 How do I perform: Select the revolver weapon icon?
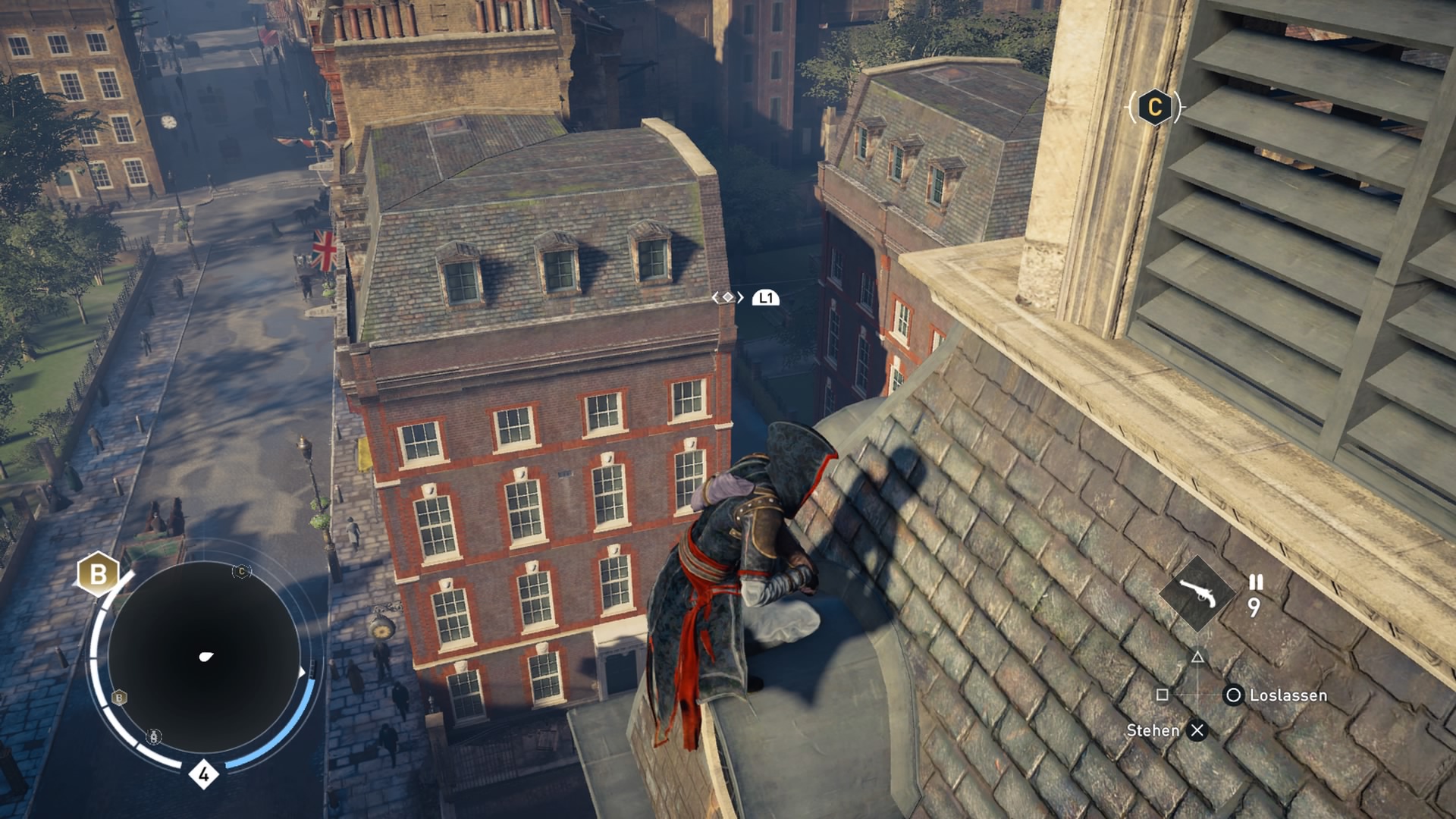[x=1197, y=594]
